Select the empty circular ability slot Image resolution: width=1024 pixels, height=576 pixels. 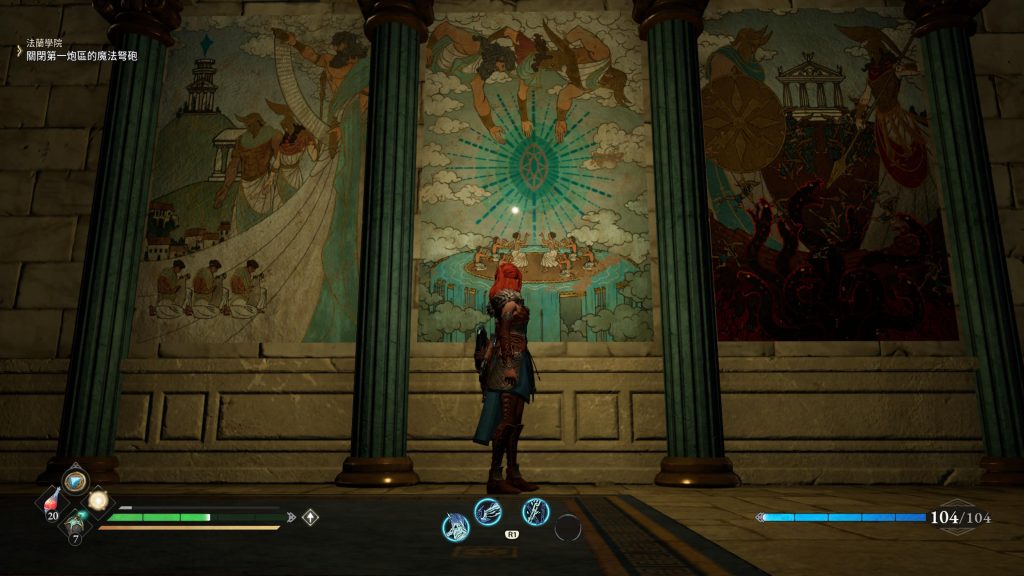pos(568,527)
